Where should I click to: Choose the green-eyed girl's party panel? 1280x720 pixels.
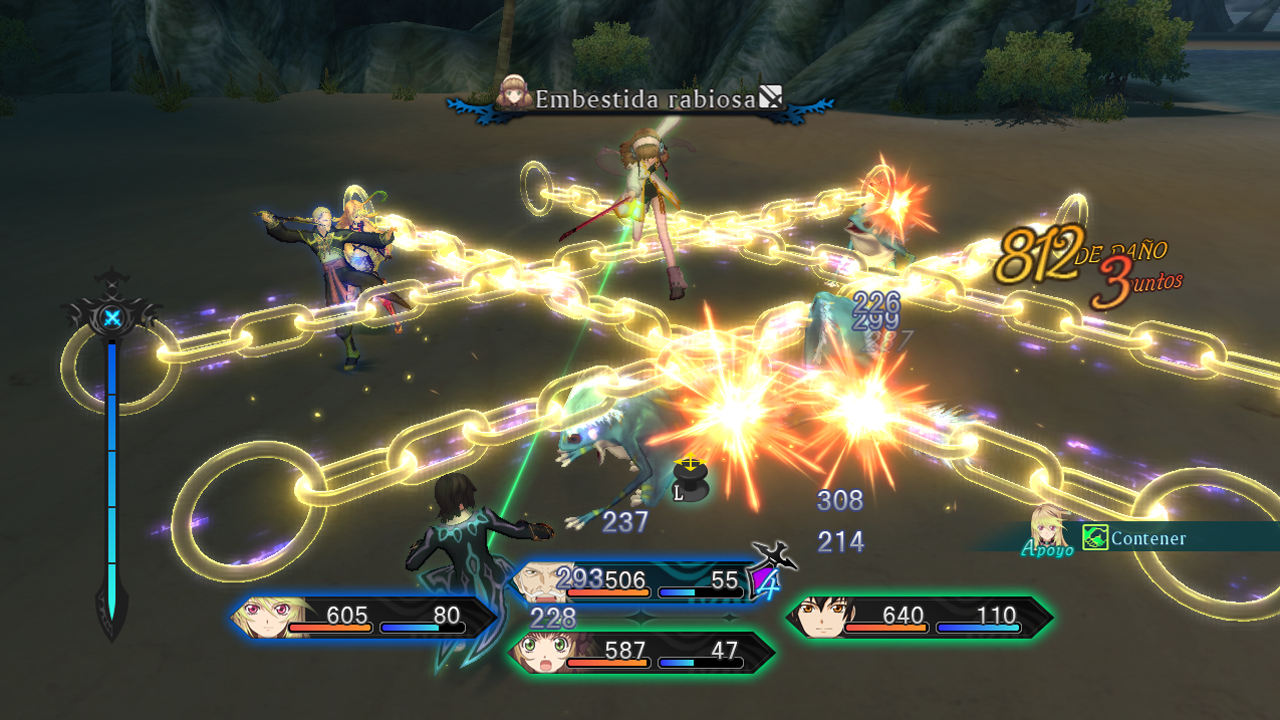640,652
